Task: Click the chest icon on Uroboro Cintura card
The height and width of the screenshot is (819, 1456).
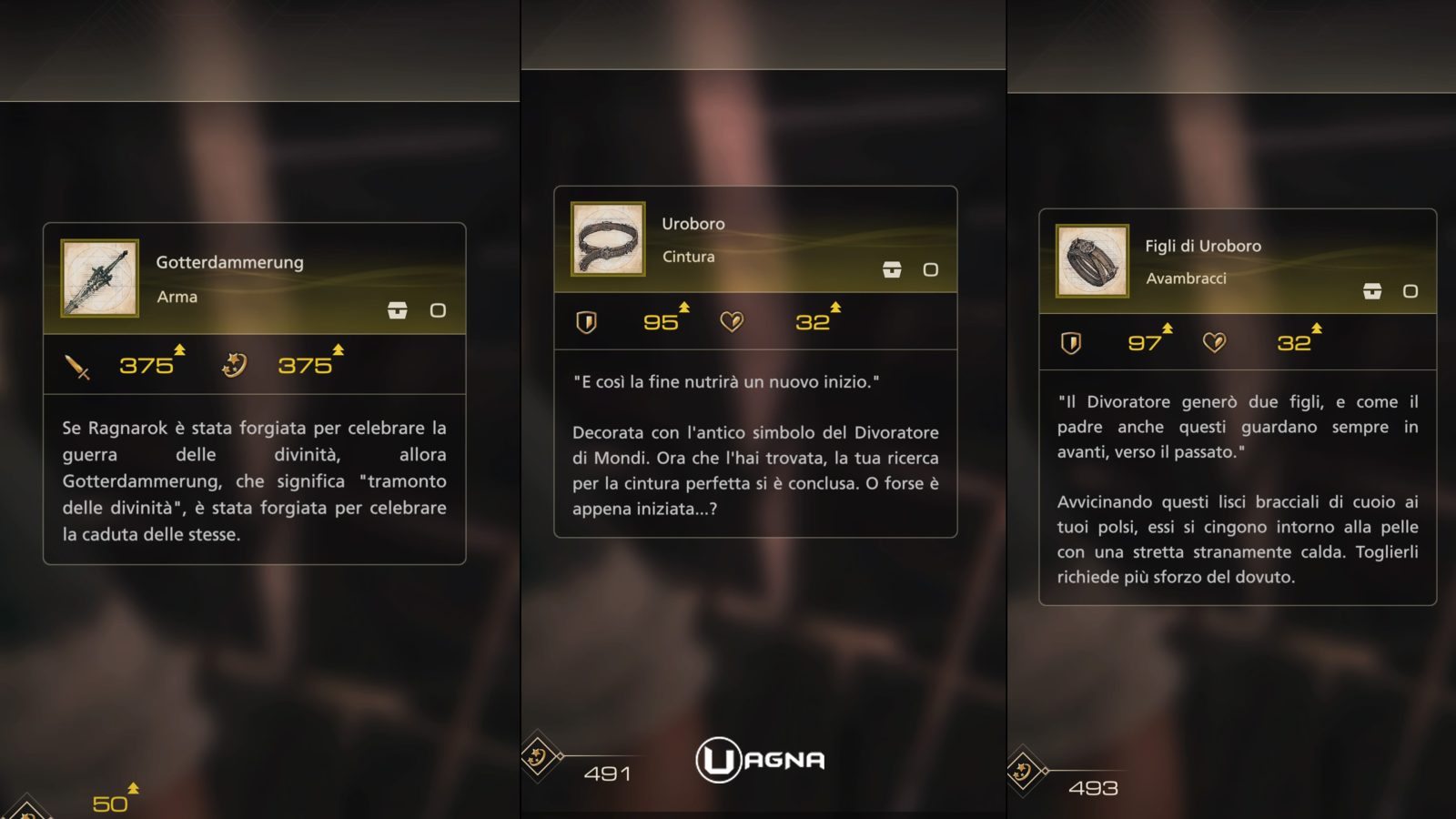Action: tap(892, 269)
